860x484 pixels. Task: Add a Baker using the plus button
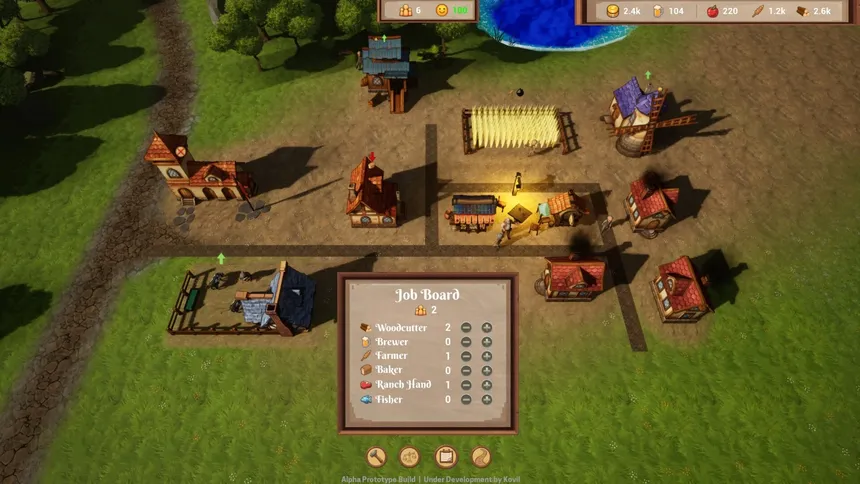(487, 370)
